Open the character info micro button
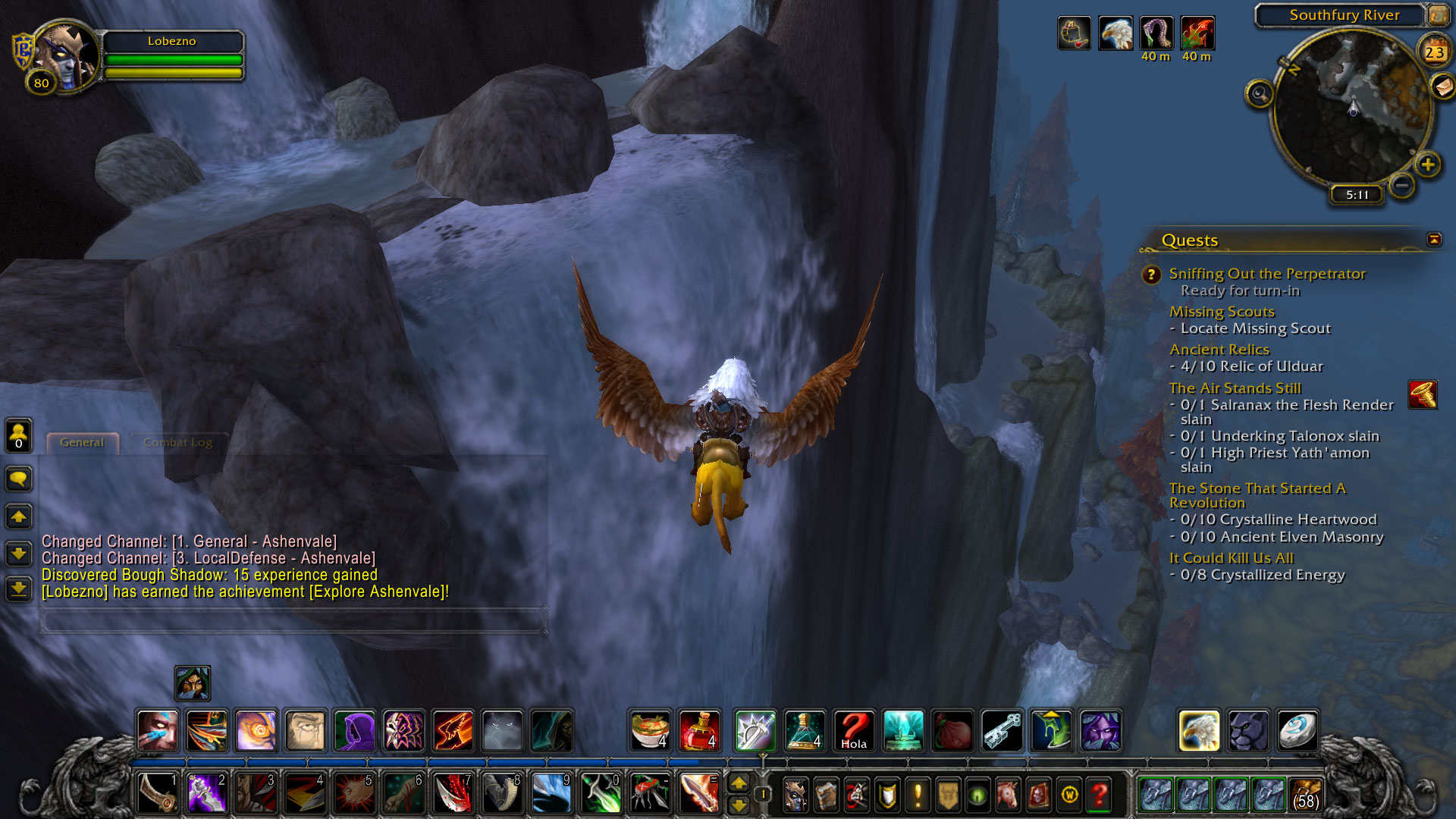Screen dimensions: 1456x819 795,795
